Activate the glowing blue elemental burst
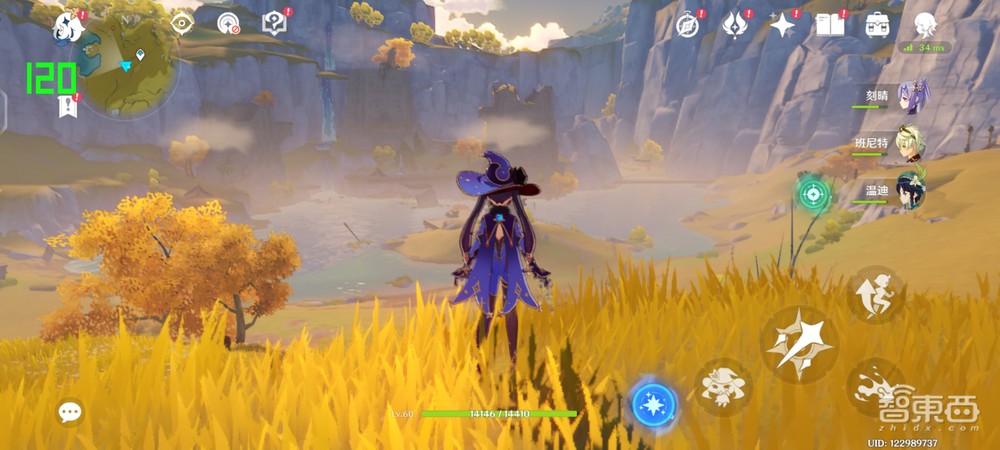 [654, 404]
